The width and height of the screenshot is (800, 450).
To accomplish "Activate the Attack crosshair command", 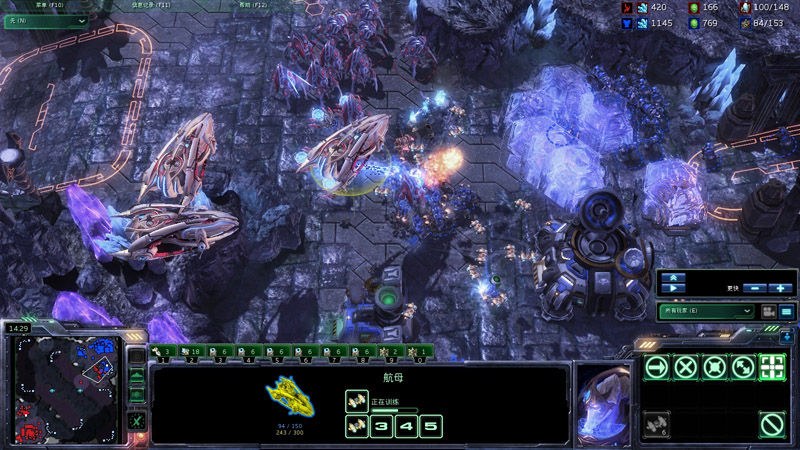I will 771,367.
